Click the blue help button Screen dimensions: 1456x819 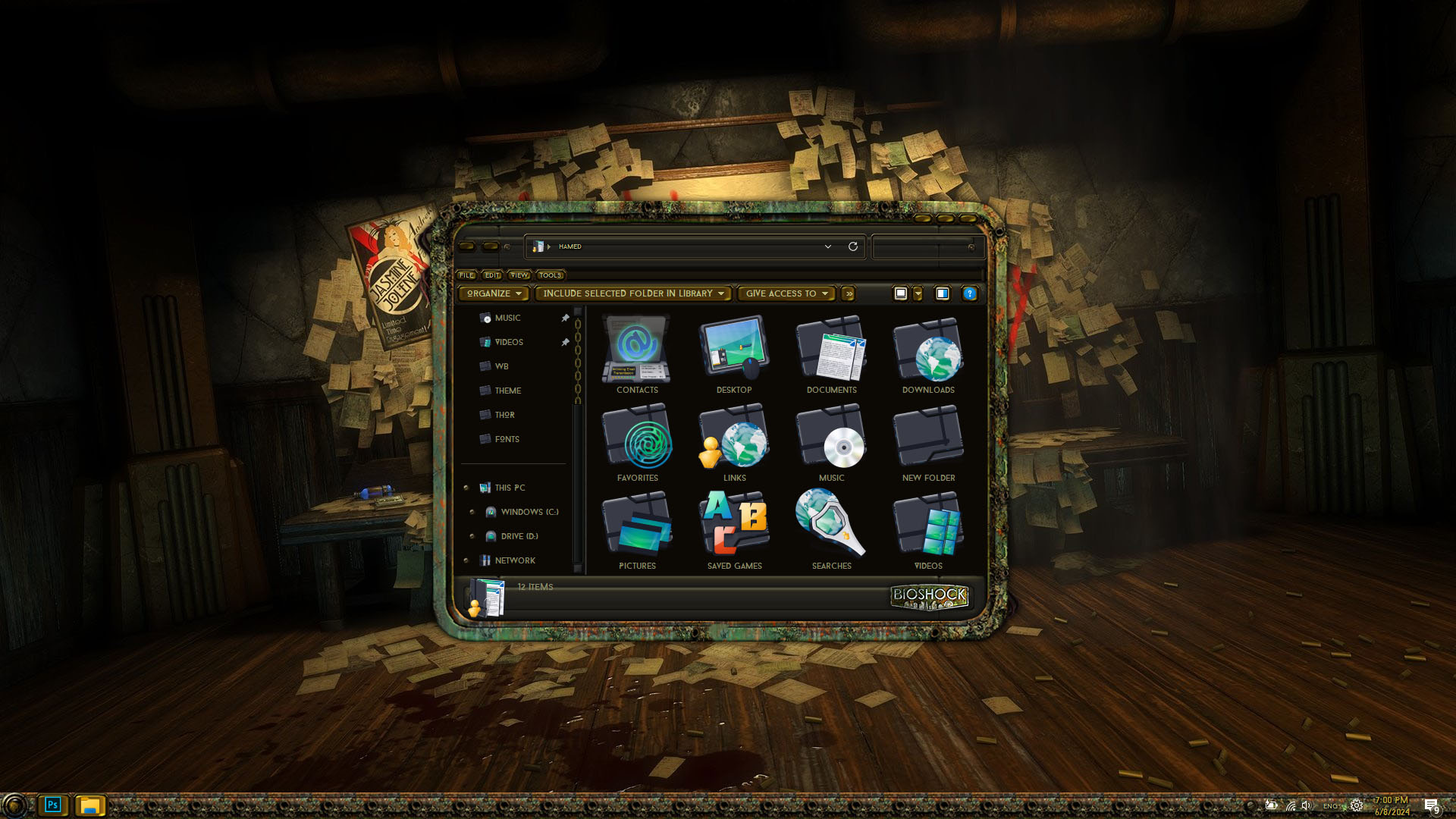coord(969,293)
